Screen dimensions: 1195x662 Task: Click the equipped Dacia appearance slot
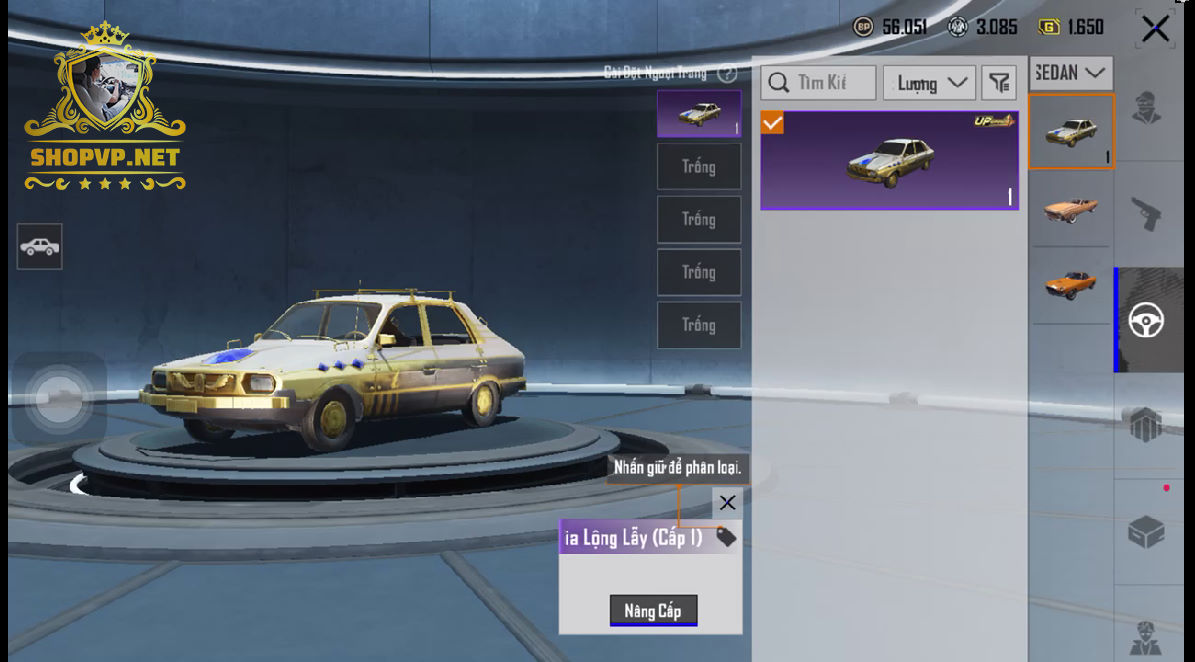point(699,114)
